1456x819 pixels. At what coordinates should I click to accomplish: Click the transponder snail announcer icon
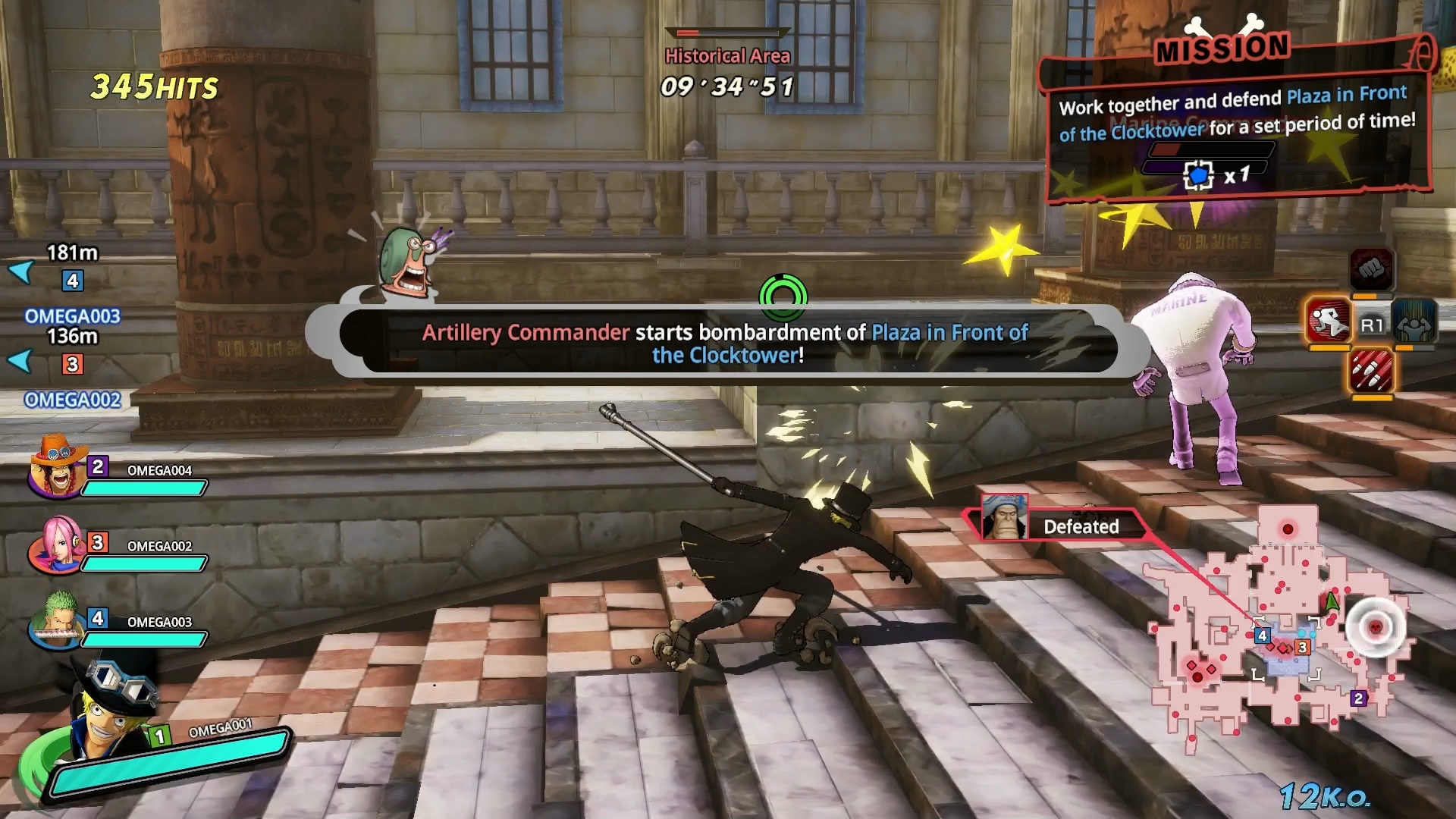click(409, 262)
